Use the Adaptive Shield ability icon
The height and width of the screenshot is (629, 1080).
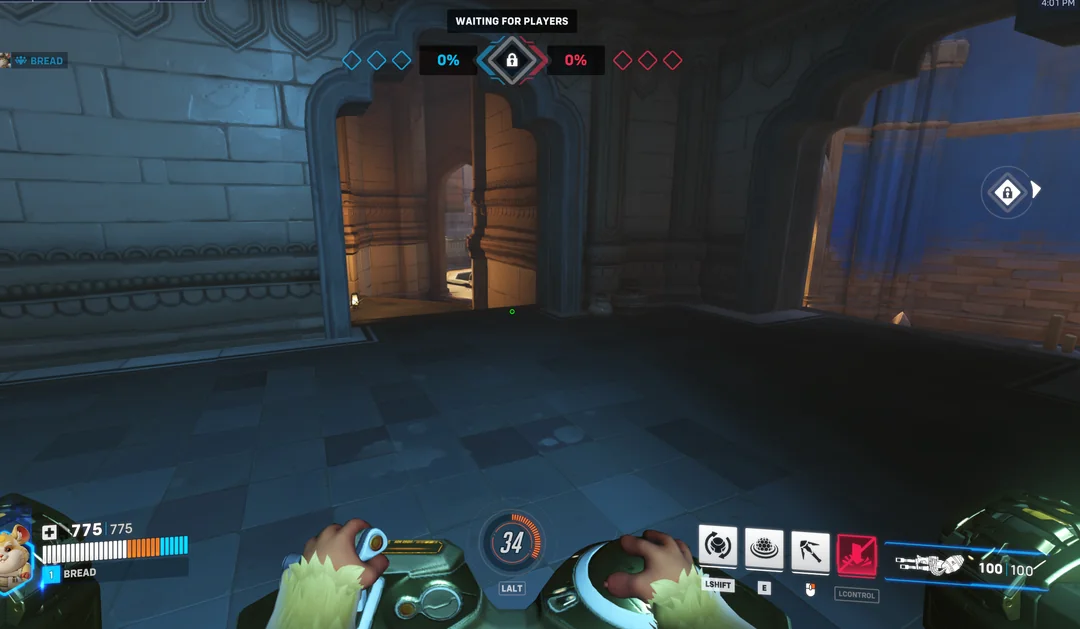pos(764,548)
